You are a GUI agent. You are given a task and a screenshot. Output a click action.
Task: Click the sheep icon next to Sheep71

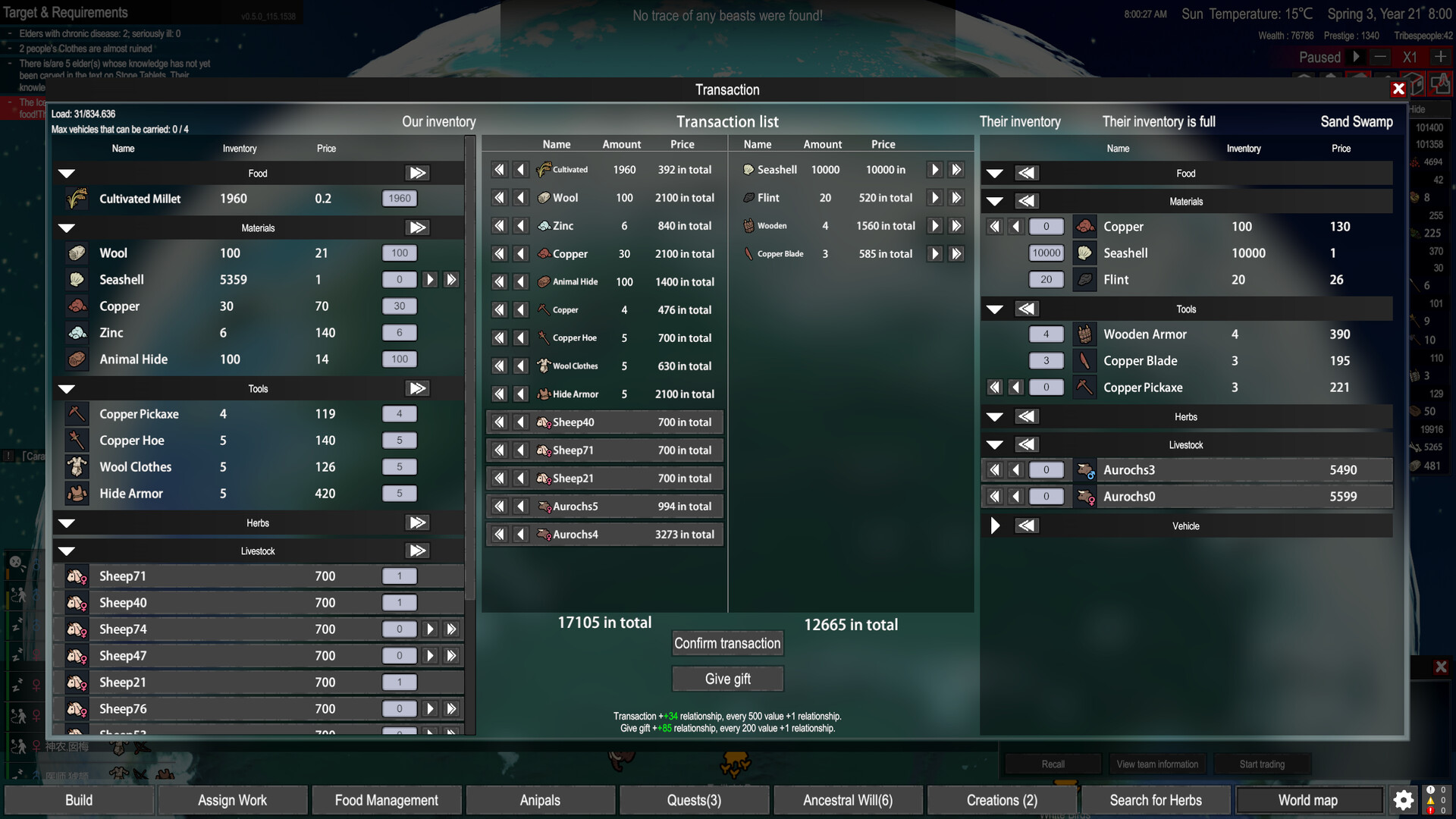[77, 576]
